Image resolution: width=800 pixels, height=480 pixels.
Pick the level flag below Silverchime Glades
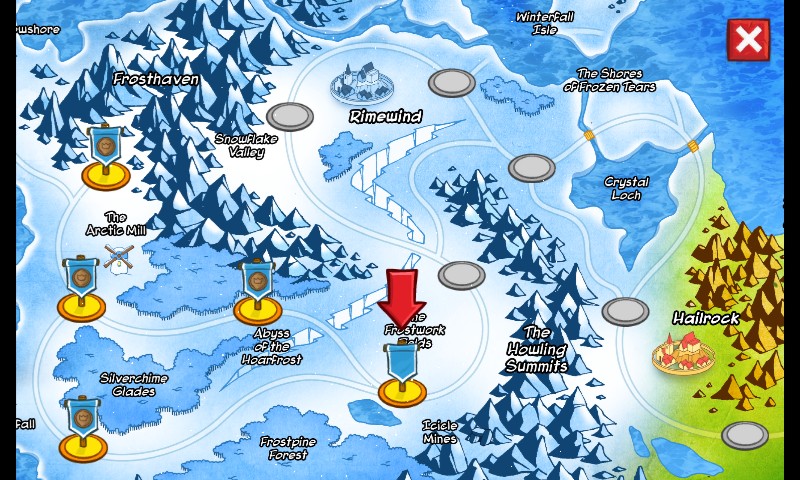click(x=83, y=428)
